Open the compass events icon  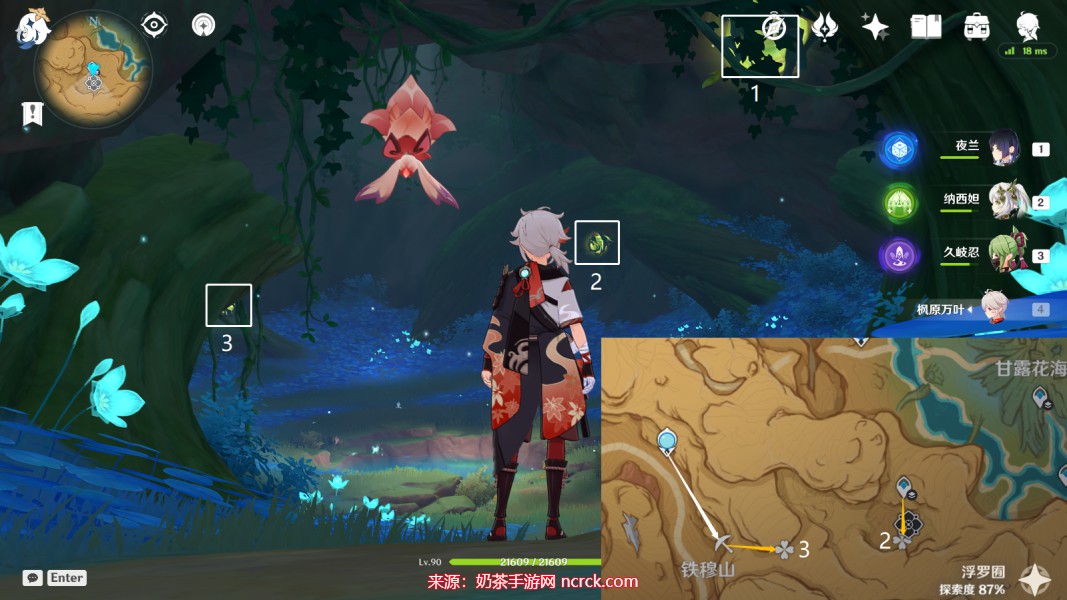[773, 27]
